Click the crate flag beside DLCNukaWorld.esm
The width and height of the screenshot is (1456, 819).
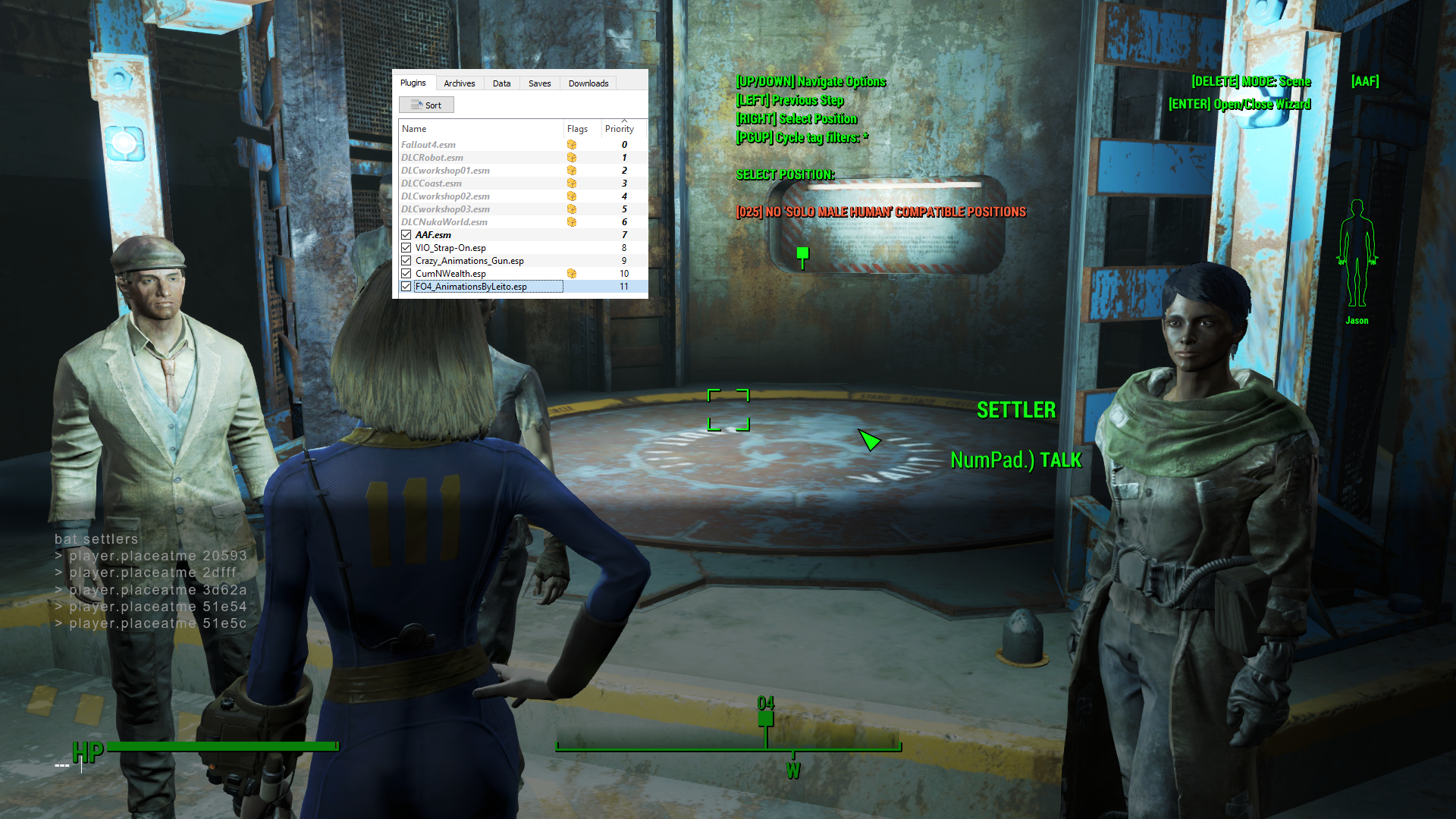[x=572, y=221]
